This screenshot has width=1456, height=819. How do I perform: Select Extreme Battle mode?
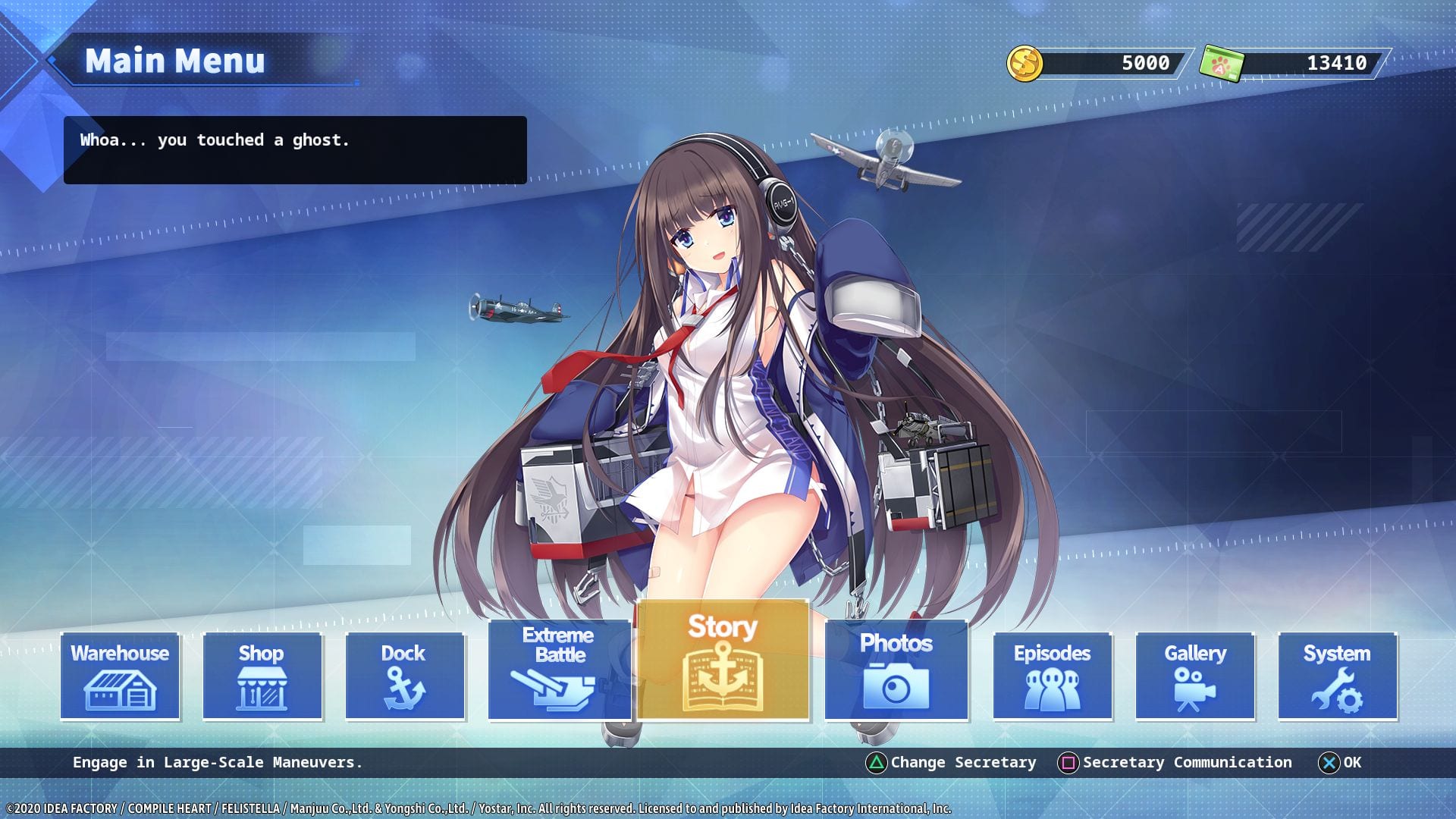click(x=559, y=670)
